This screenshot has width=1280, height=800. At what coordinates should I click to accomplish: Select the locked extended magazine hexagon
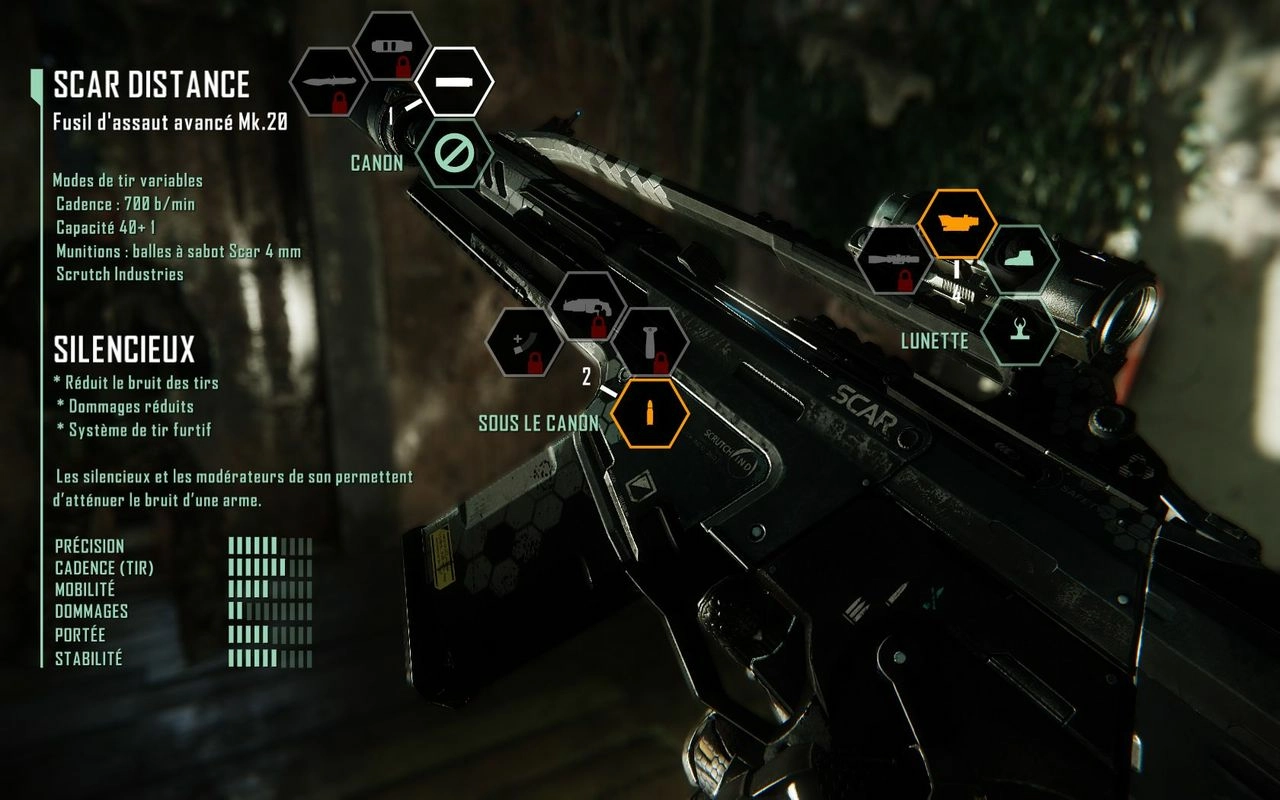[x=524, y=342]
